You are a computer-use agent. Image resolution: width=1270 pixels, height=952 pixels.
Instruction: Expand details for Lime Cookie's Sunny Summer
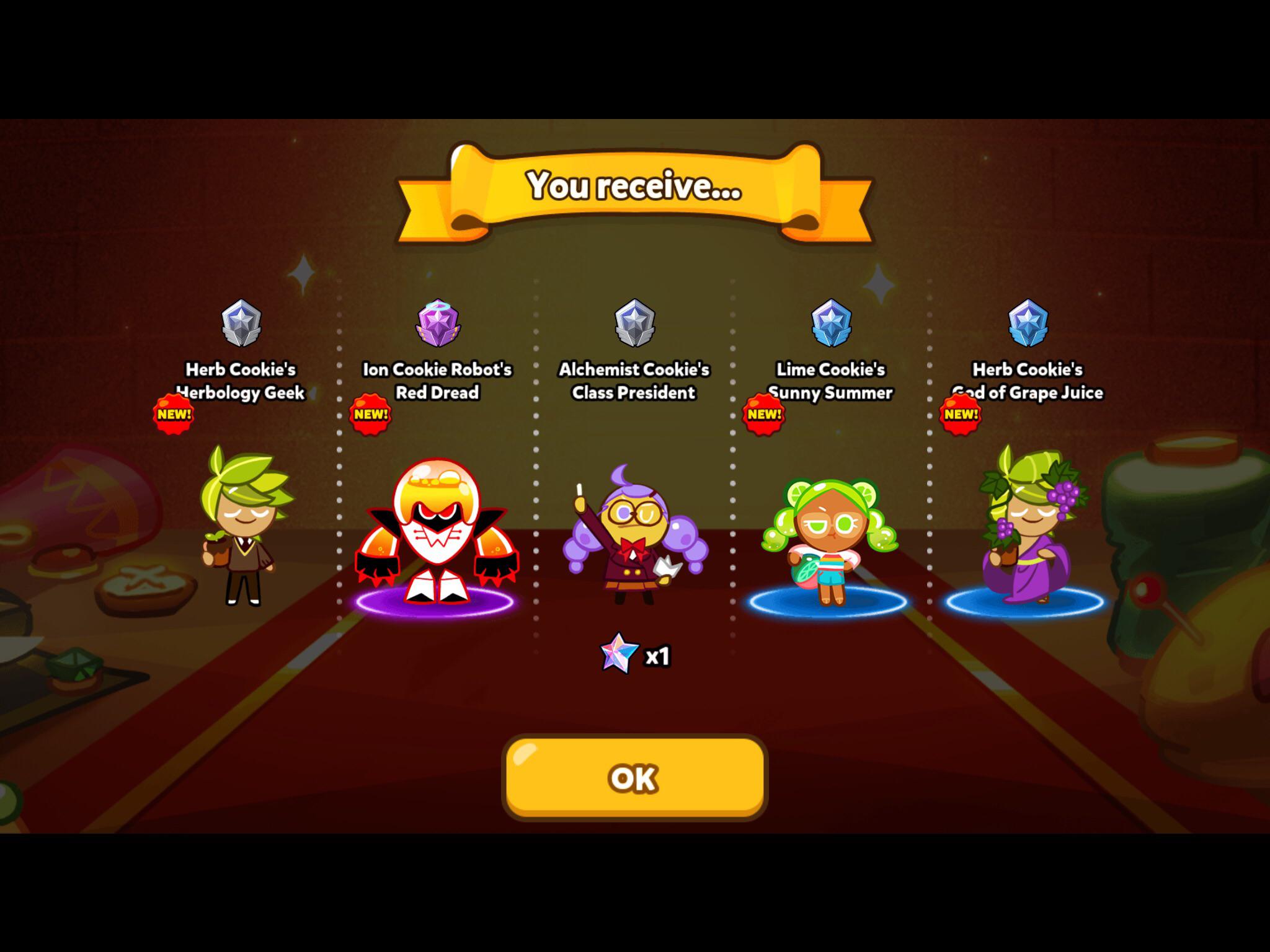[834, 381]
